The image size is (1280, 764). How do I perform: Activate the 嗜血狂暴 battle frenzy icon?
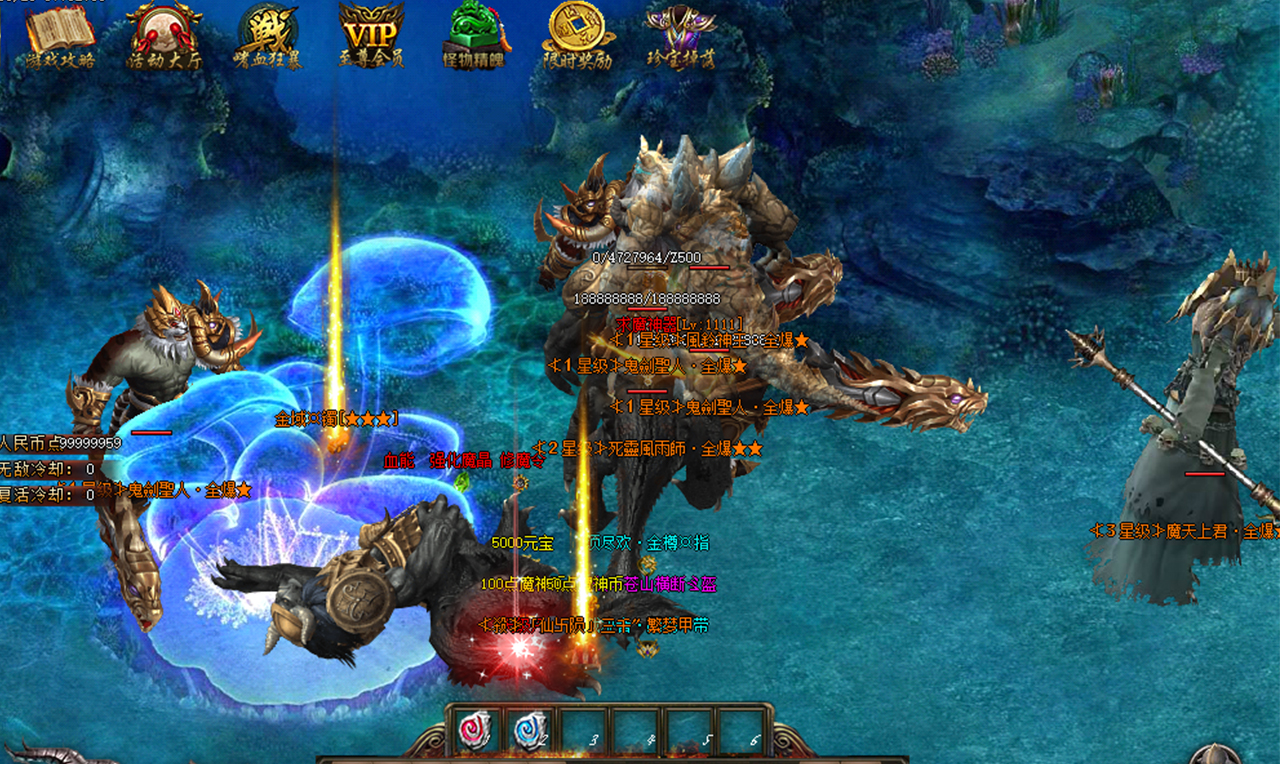(x=267, y=34)
